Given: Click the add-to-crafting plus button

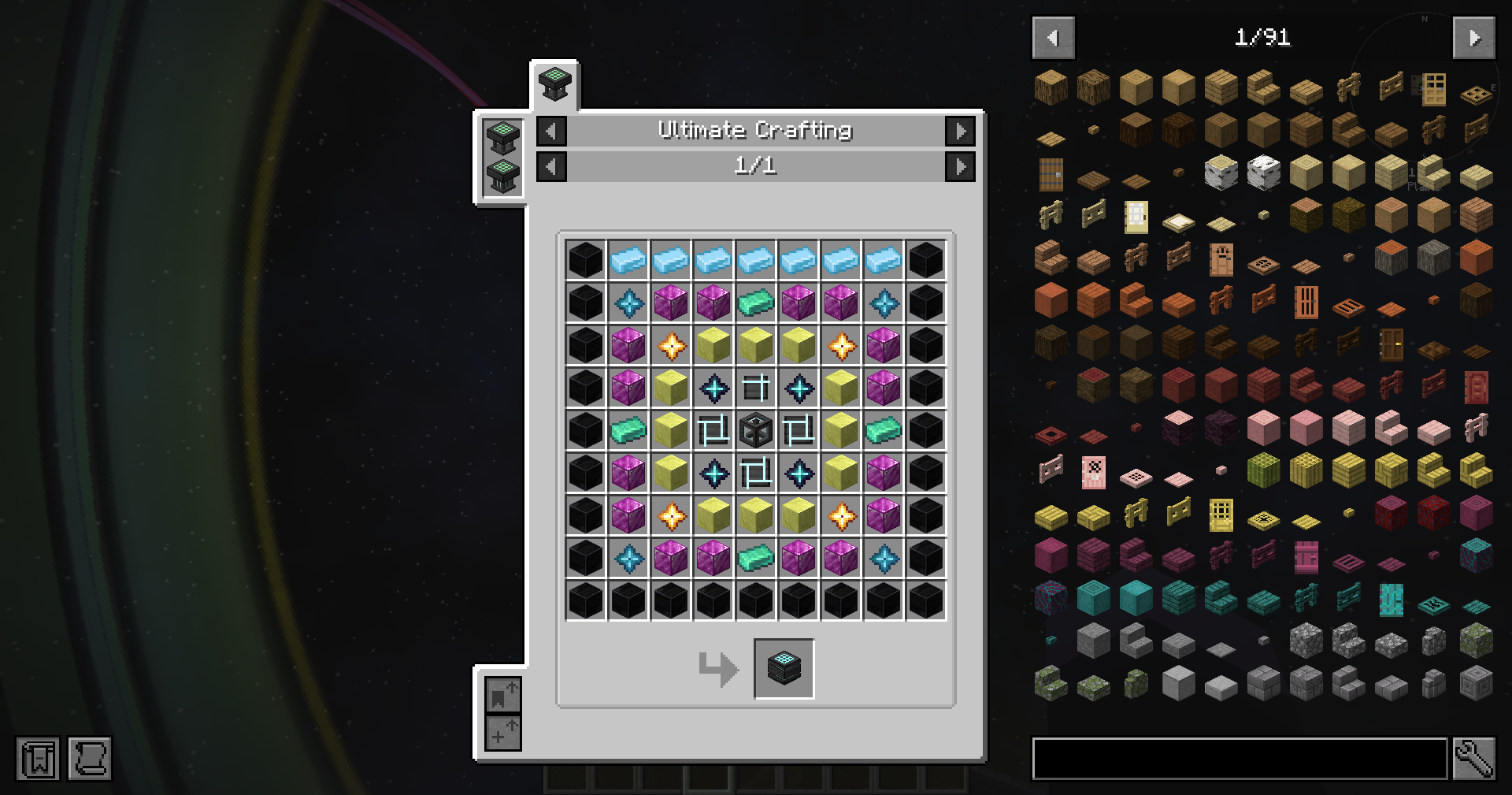Looking at the screenshot, I should pos(502,734).
